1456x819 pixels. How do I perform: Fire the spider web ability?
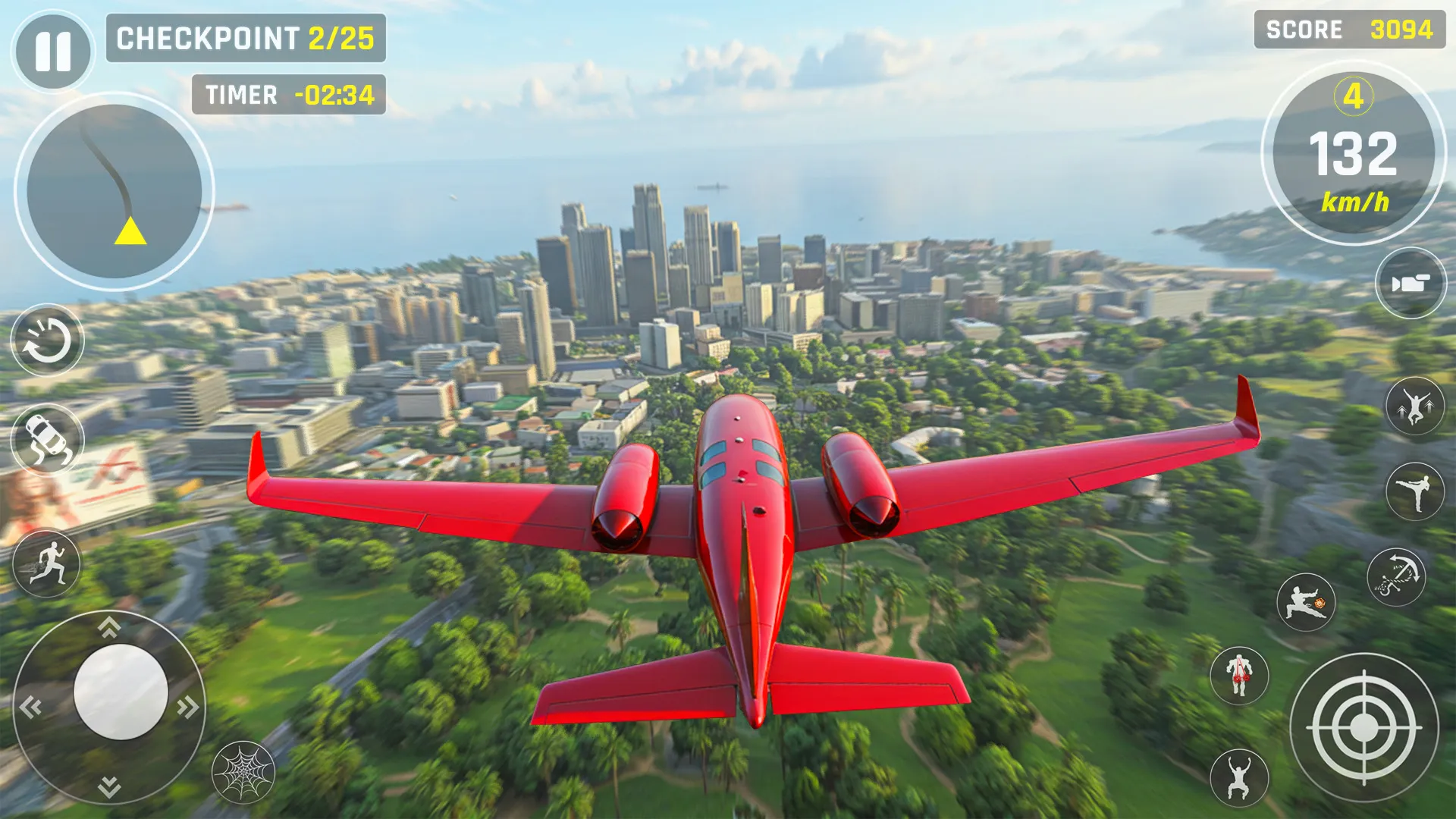point(243,772)
